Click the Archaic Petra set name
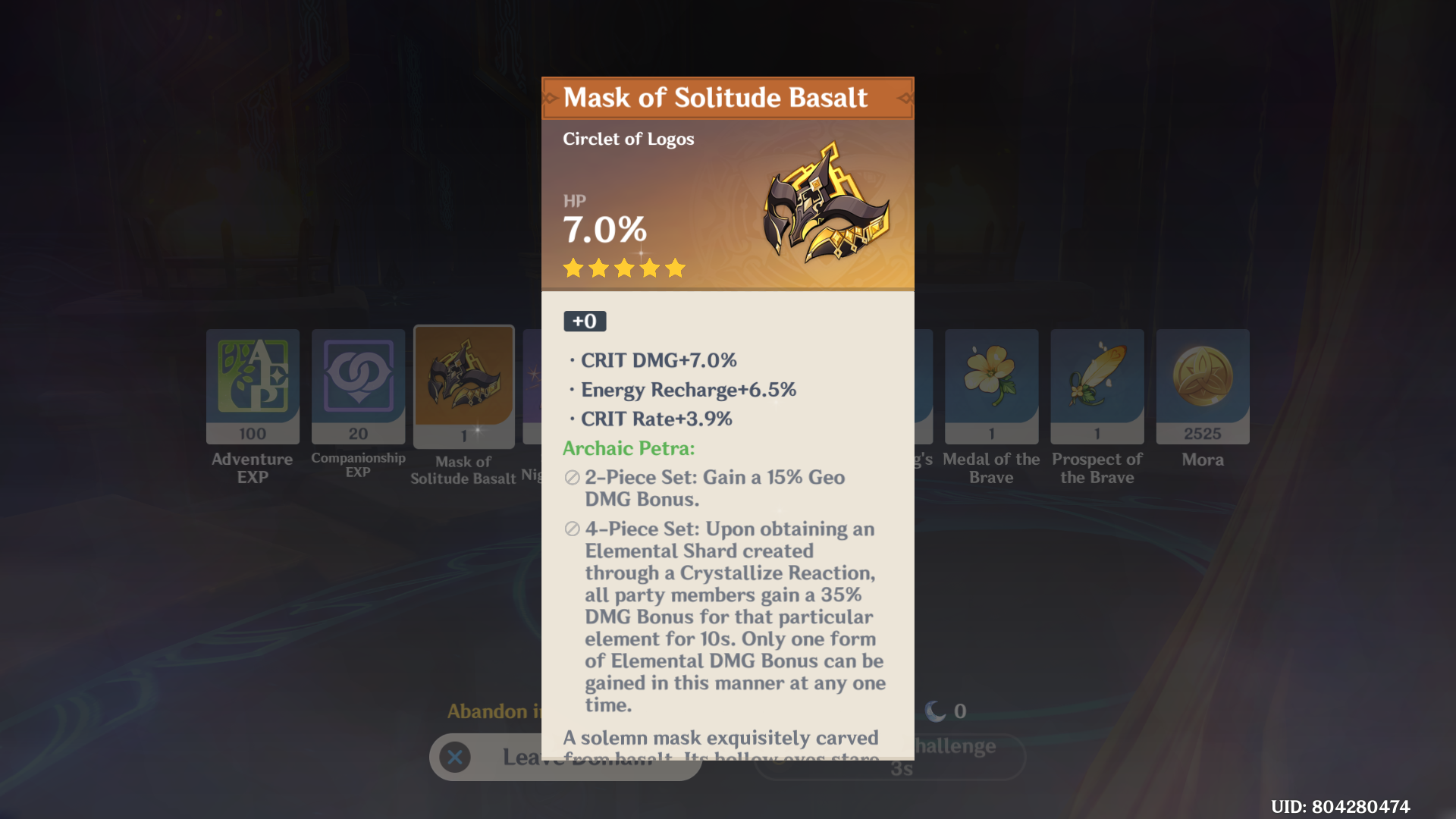 [x=628, y=448]
